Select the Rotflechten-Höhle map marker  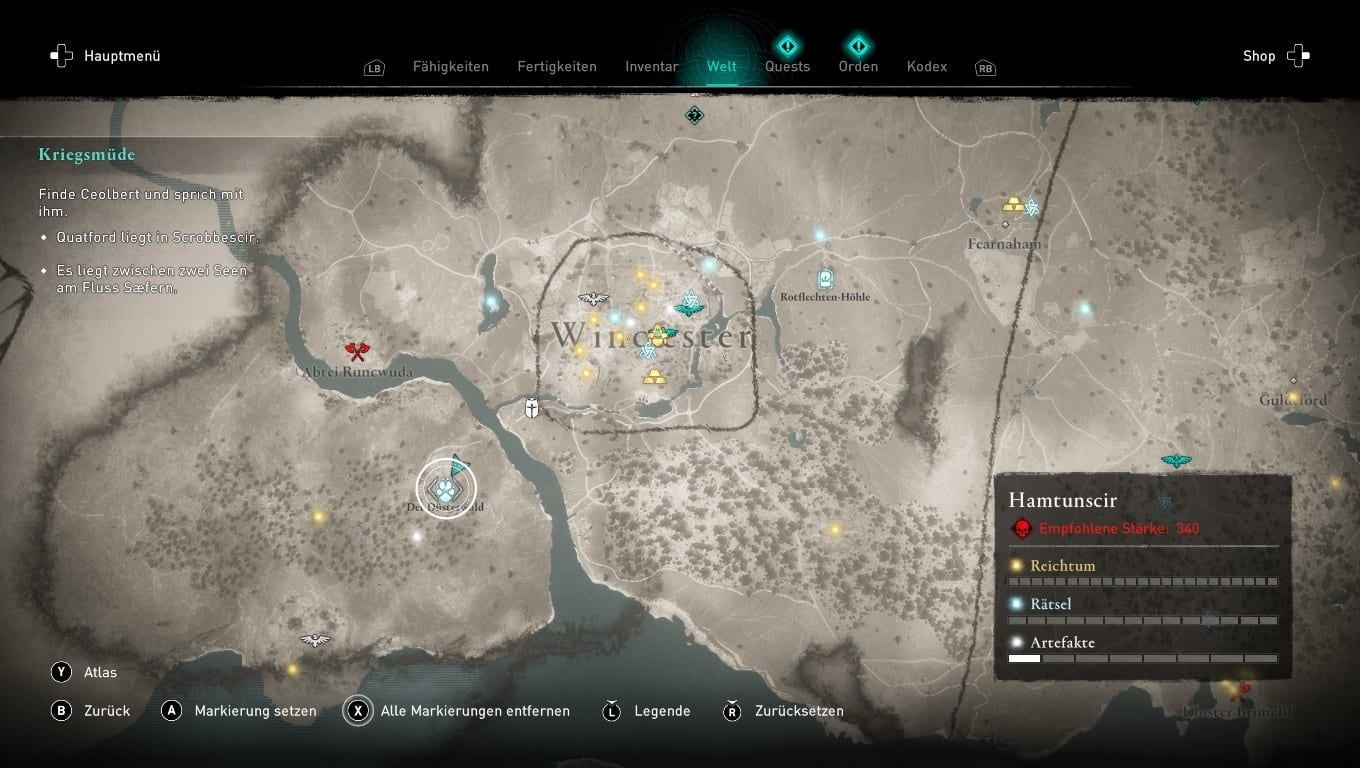[x=825, y=279]
